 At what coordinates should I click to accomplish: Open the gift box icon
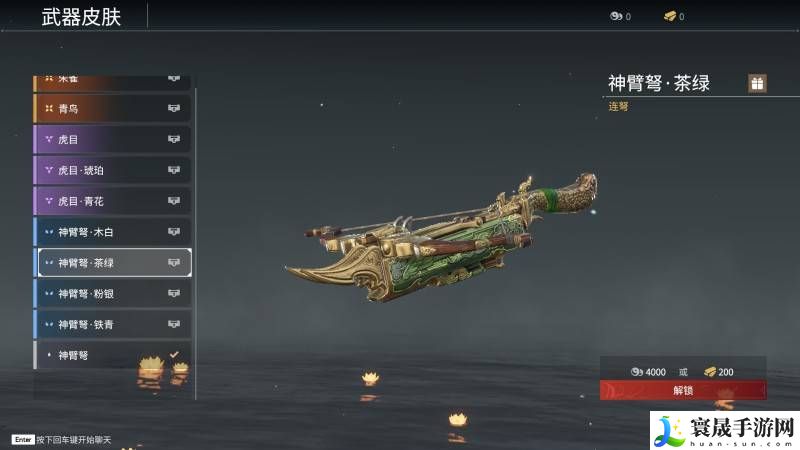point(757,84)
